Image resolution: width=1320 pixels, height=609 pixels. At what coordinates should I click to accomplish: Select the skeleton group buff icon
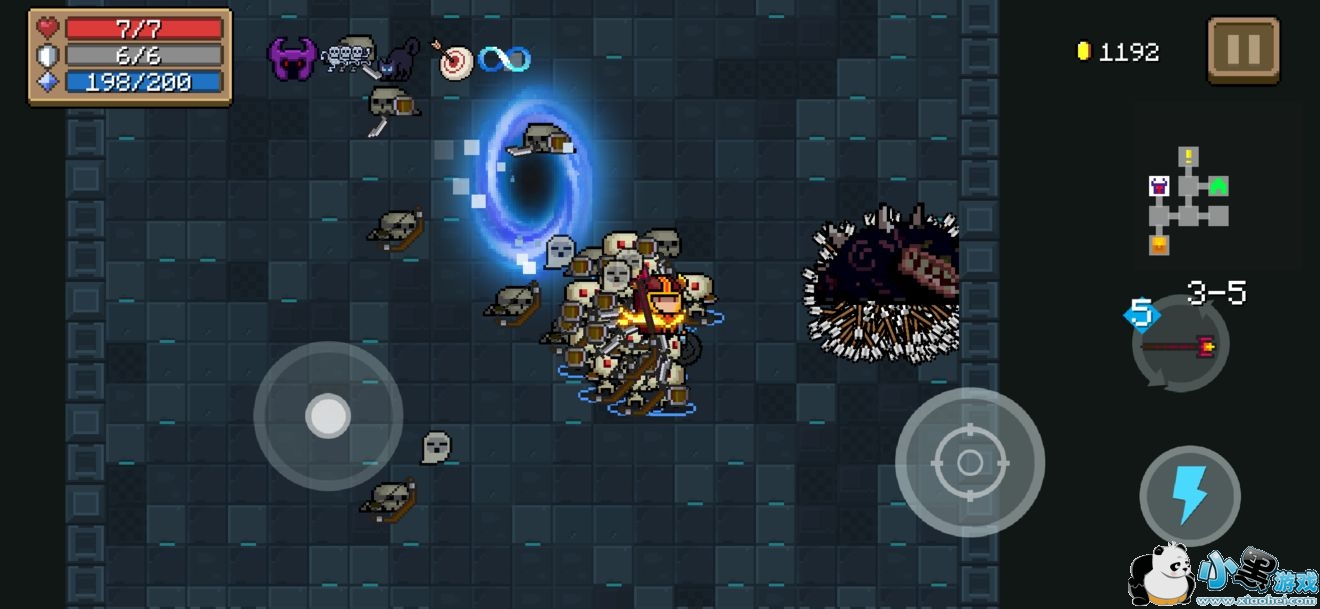click(x=346, y=54)
